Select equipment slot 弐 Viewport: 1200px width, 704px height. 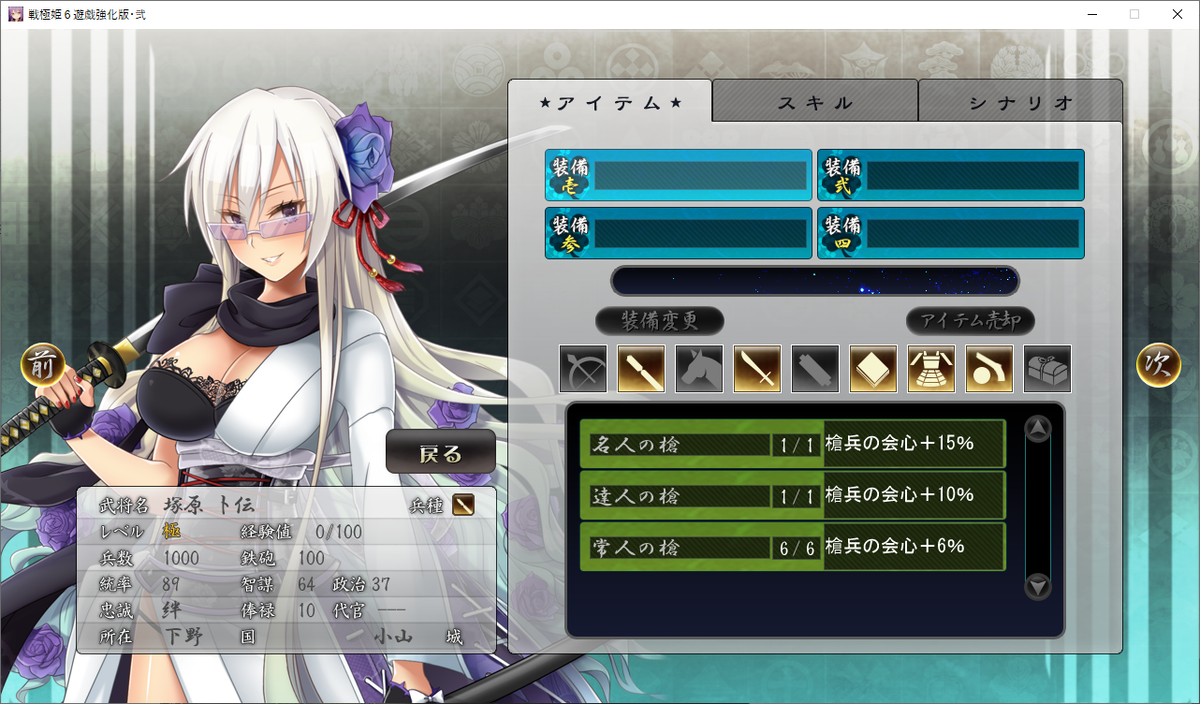pos(950,176)
